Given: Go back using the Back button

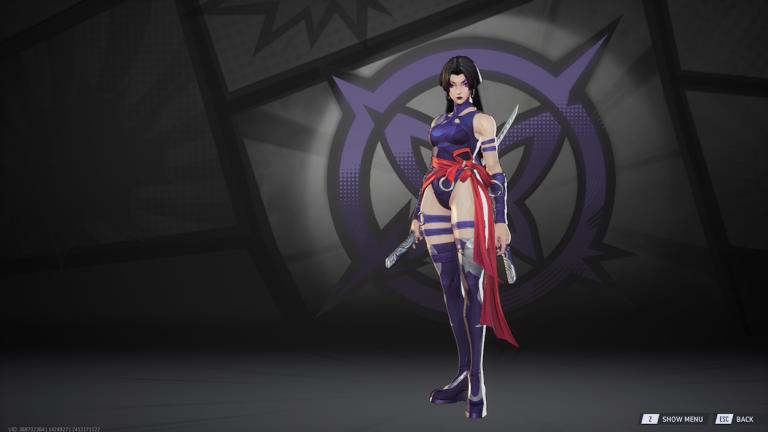Looking at the screenshot, I should pyautogui.click(x=735, y=419).
